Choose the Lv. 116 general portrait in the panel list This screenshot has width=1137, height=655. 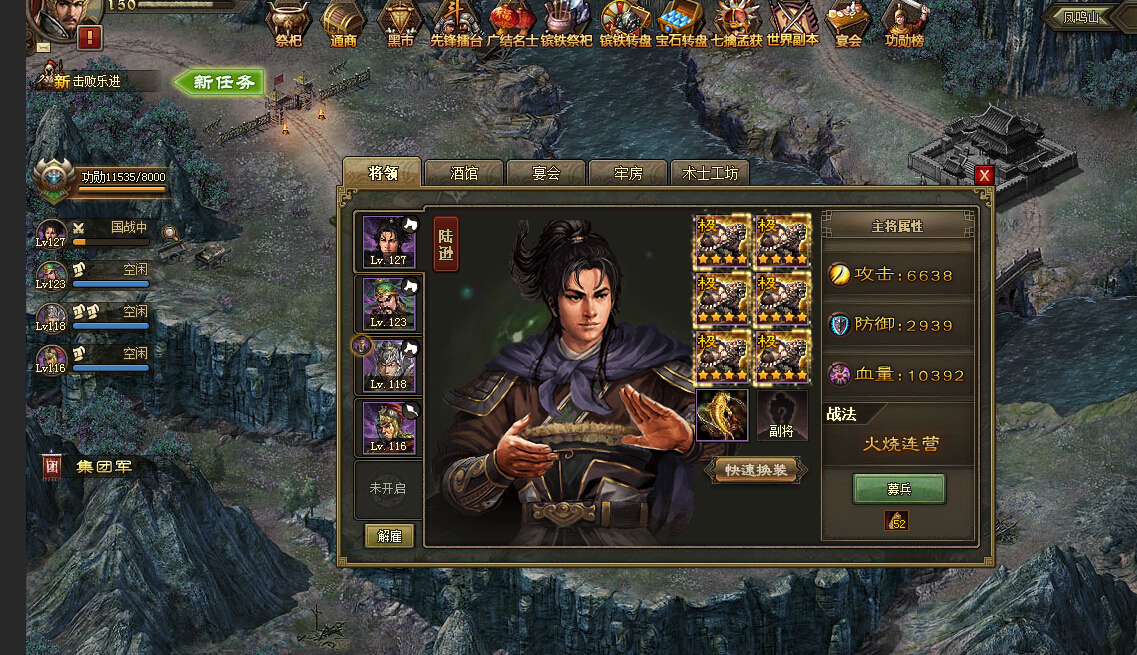tap(389, 428)
